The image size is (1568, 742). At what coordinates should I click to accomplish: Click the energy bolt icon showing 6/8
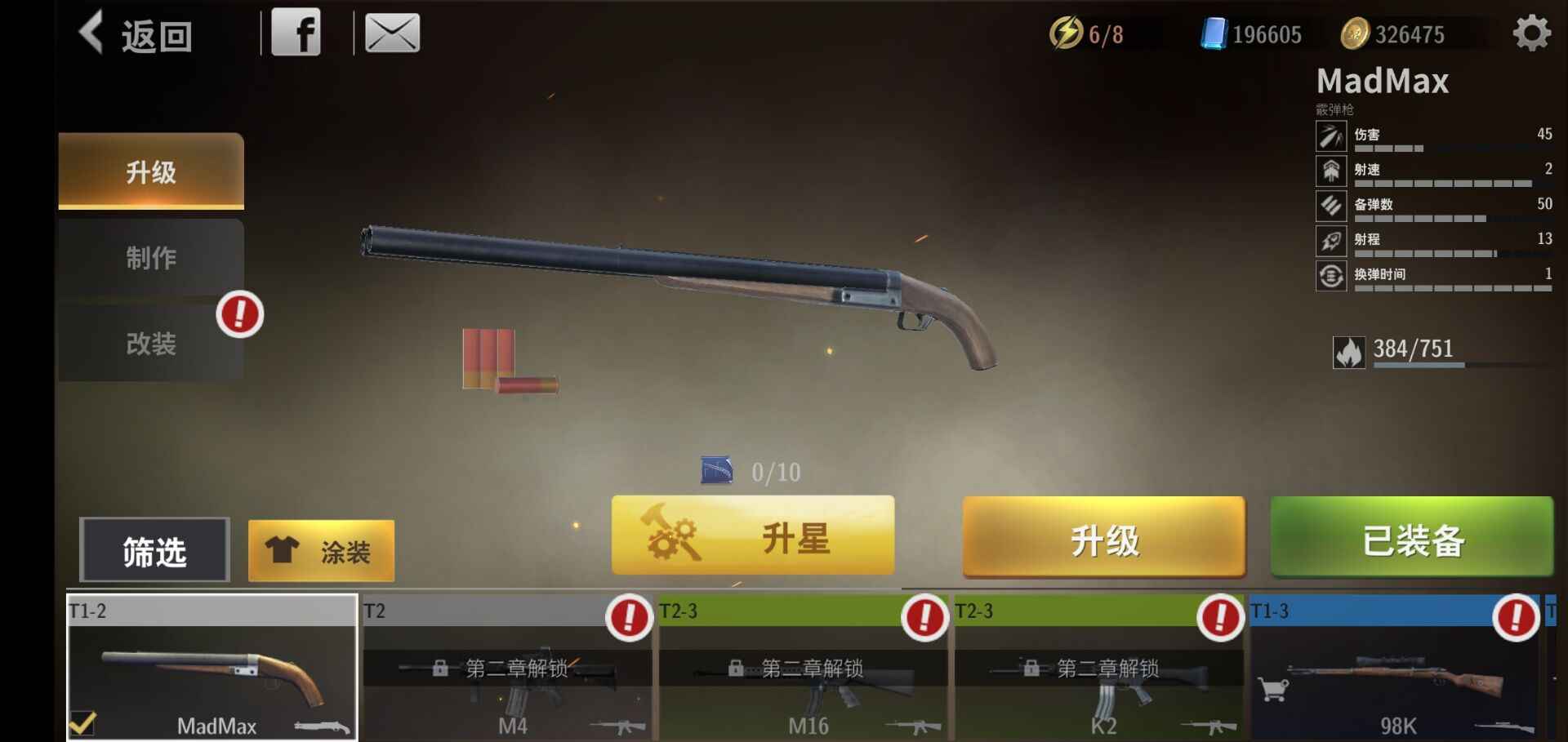point(1067,33)
